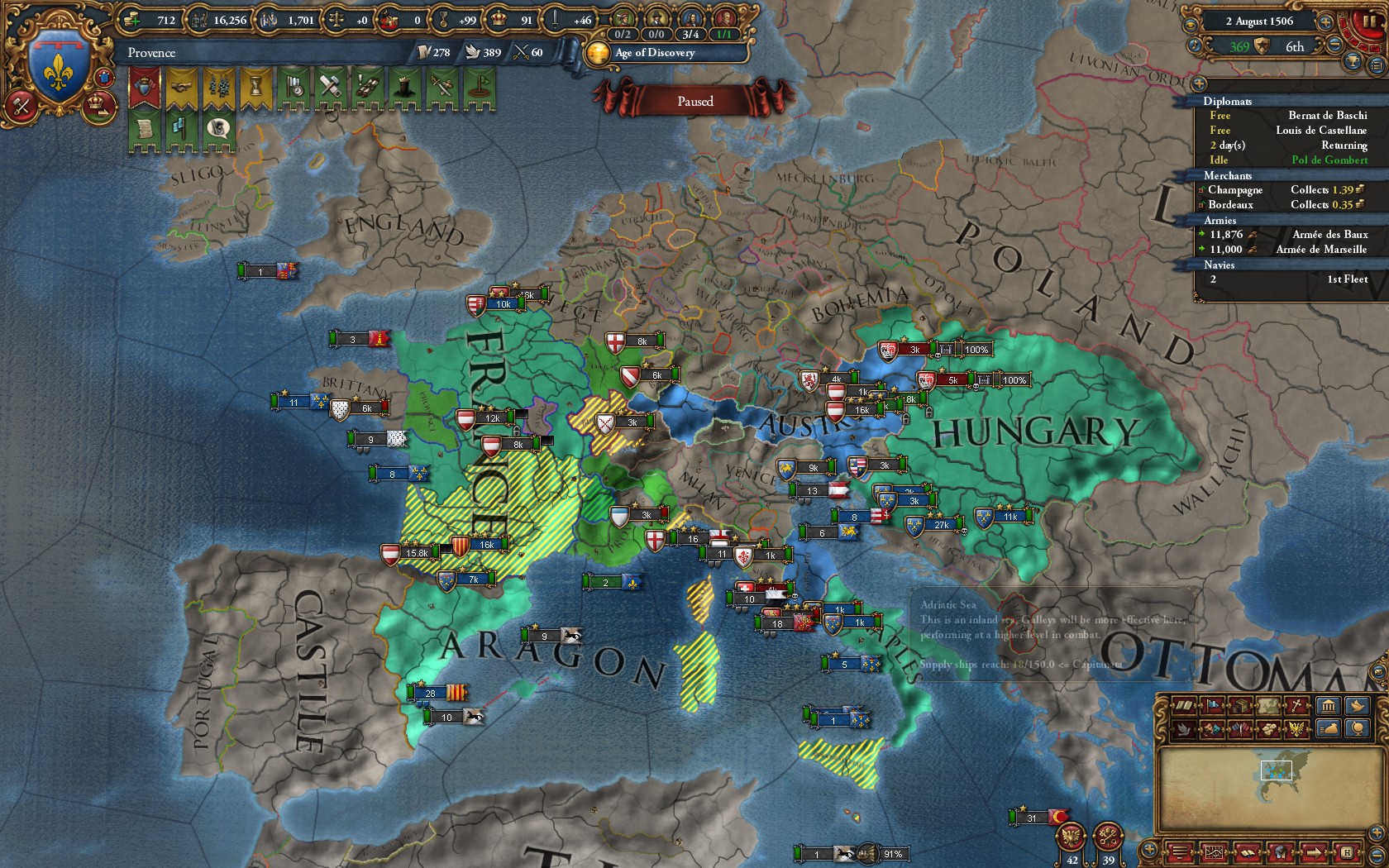
Task: Zoom out the minimap with the minus button
Action: [x=1377, y=854]
